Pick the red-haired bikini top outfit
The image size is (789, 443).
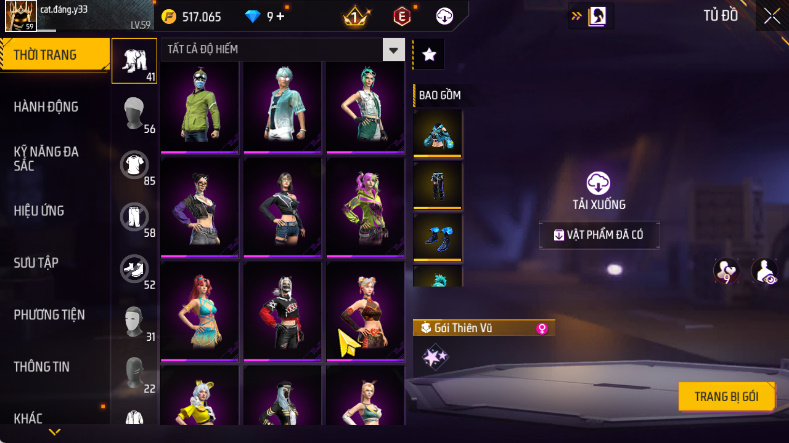[x=199, y=307]
